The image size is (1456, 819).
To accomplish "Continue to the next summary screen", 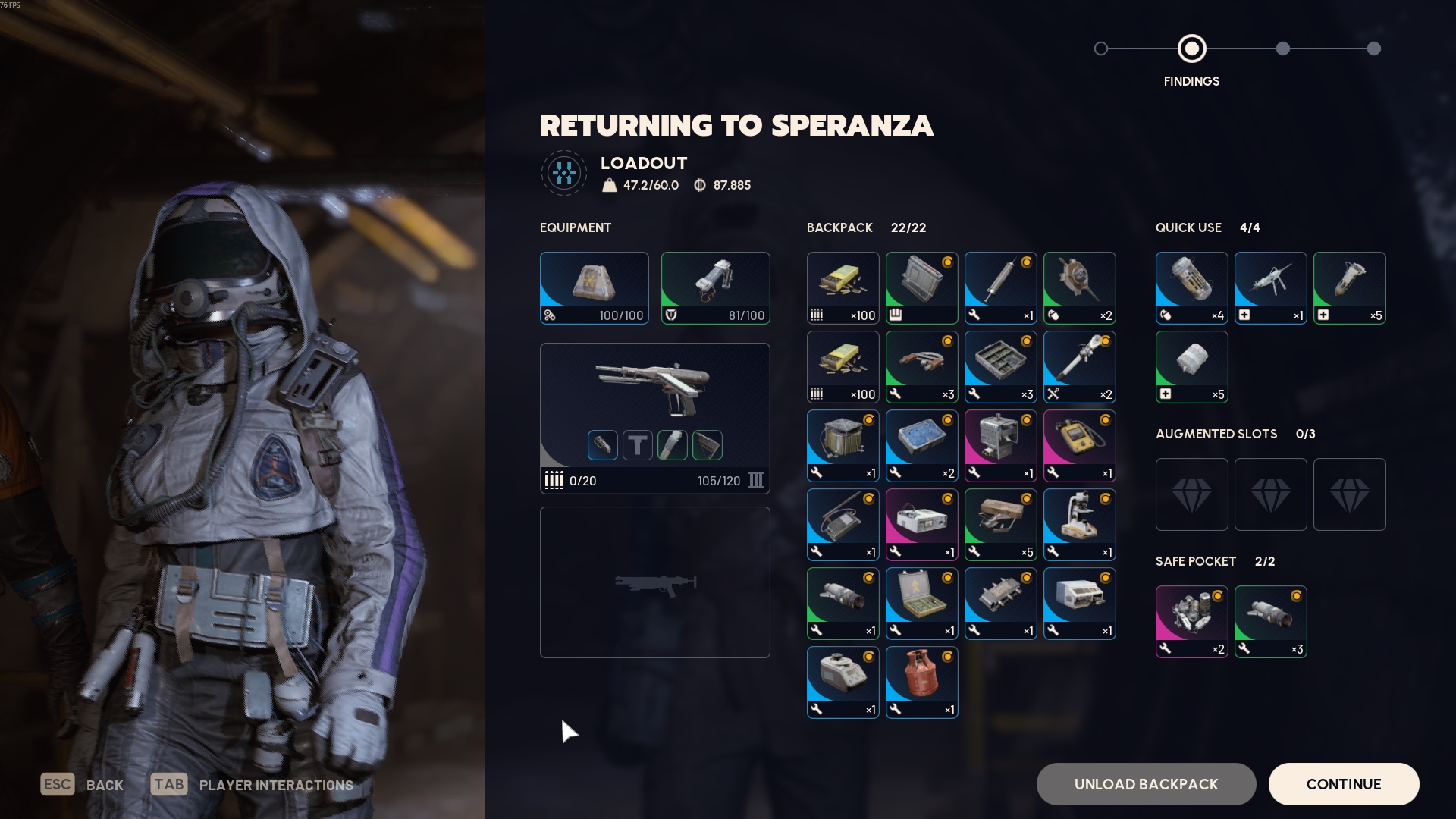I will pyautogui.click(x=1343, y=784).
